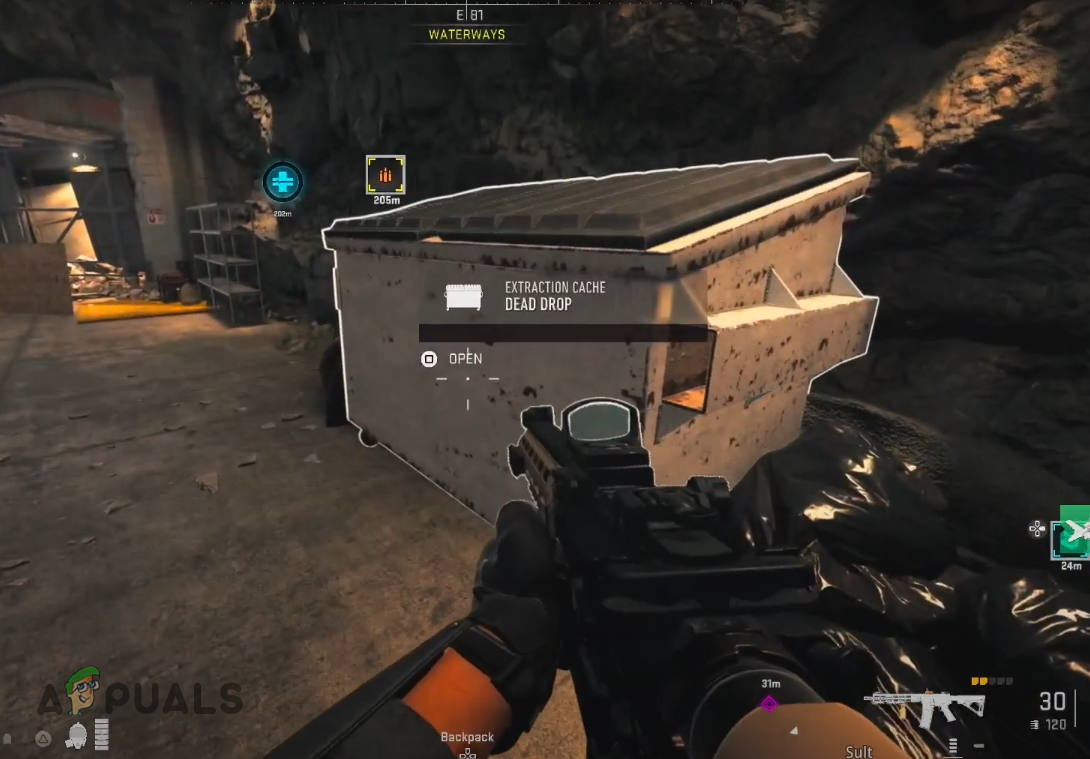Click the Dead Drop dumpster icon
Image resolution: width=1090 pixels, height=759 pixels.
coord(463,296)
